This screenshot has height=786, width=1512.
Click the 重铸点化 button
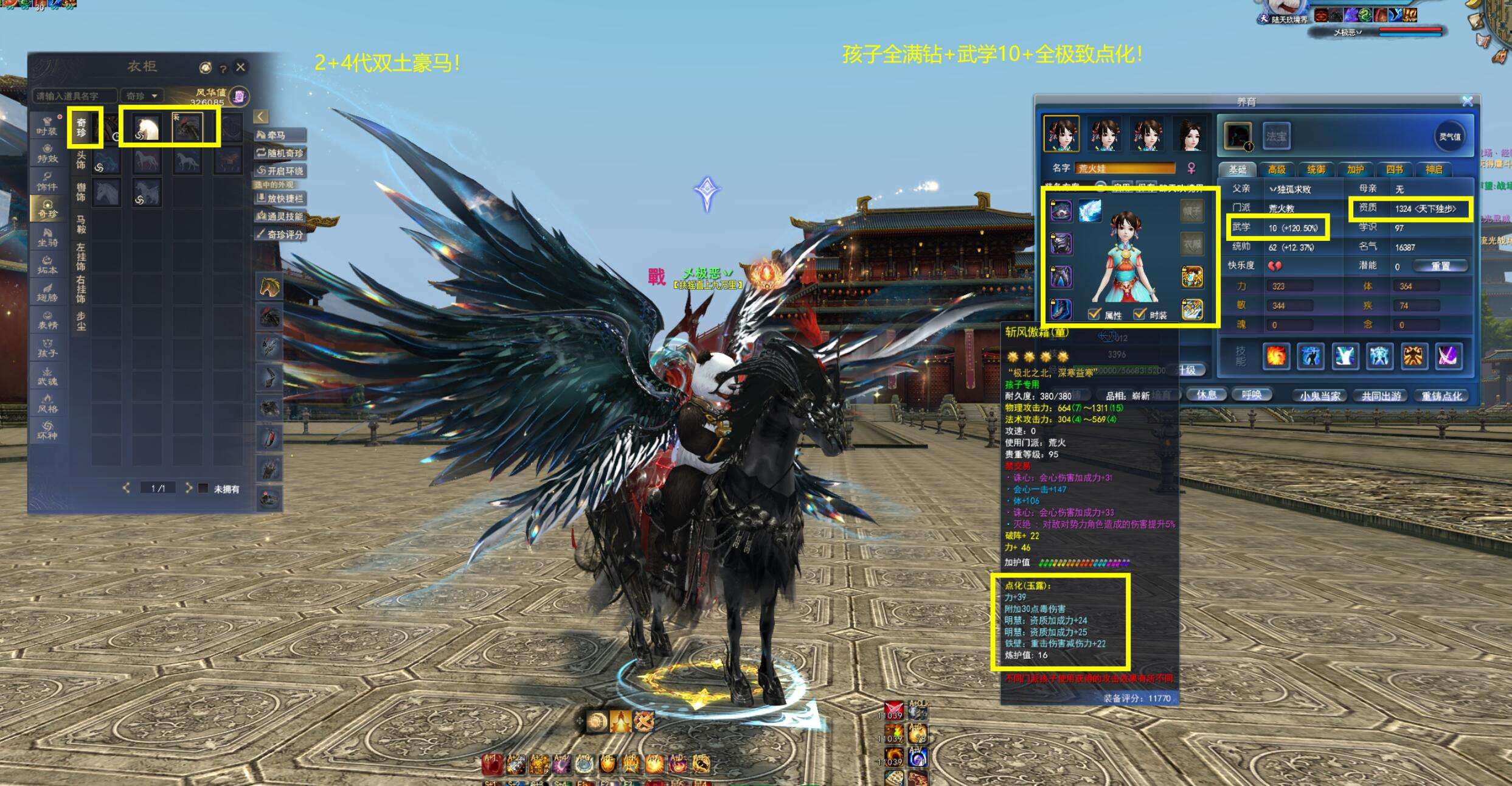point(1441,395)
